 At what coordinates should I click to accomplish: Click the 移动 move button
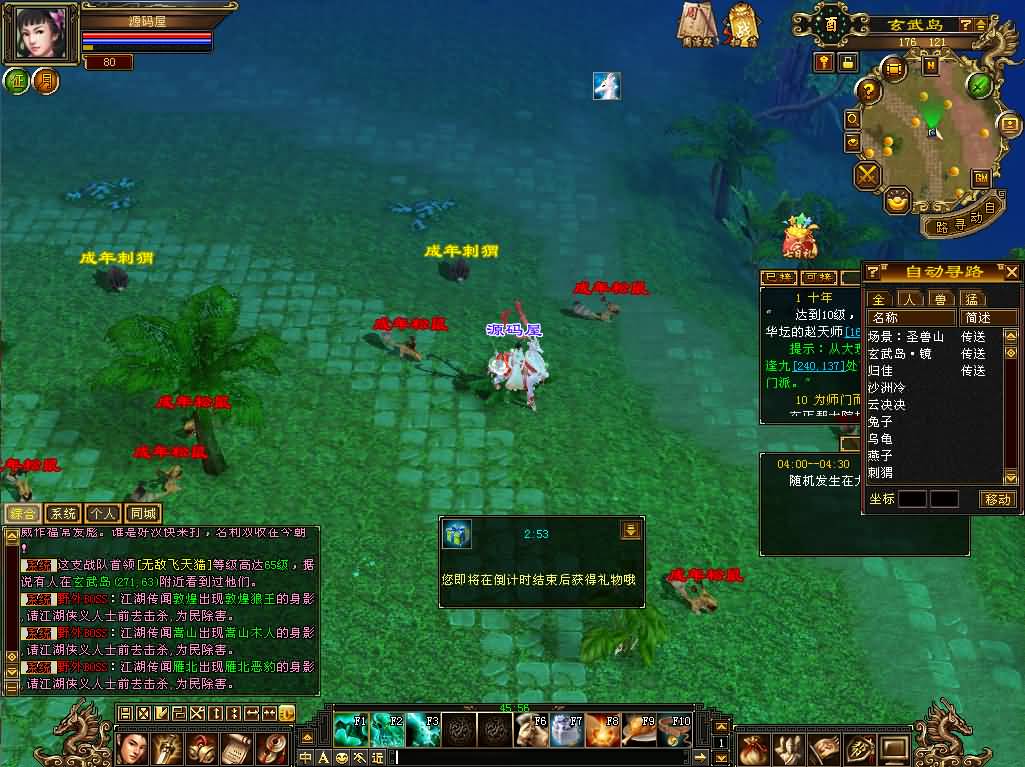click(x=997, y=499)
